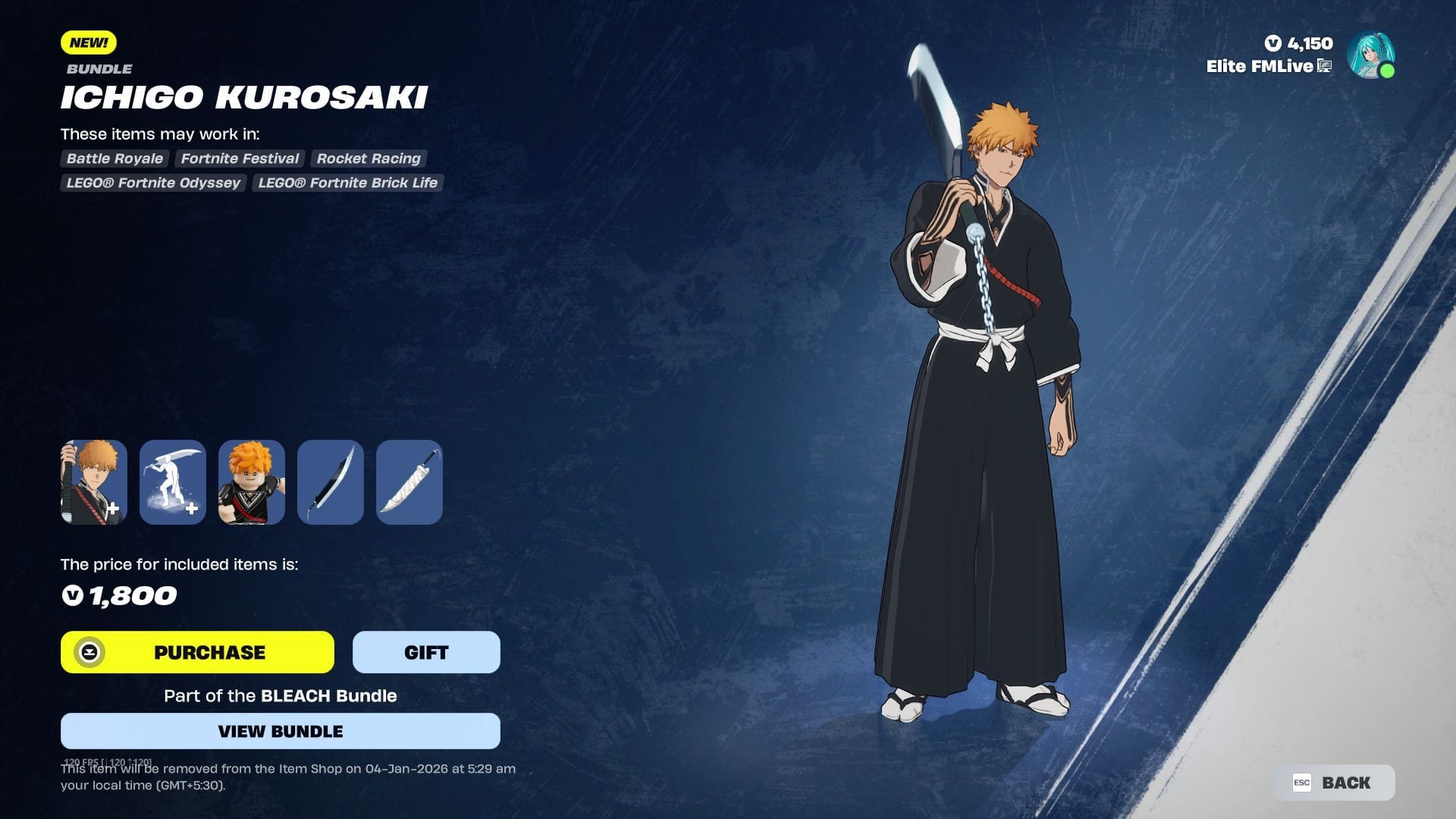This screenshot has width=1456, height=819.
Task: Select the black Zangetsu sword pickaxe icon
Action: 330,482
